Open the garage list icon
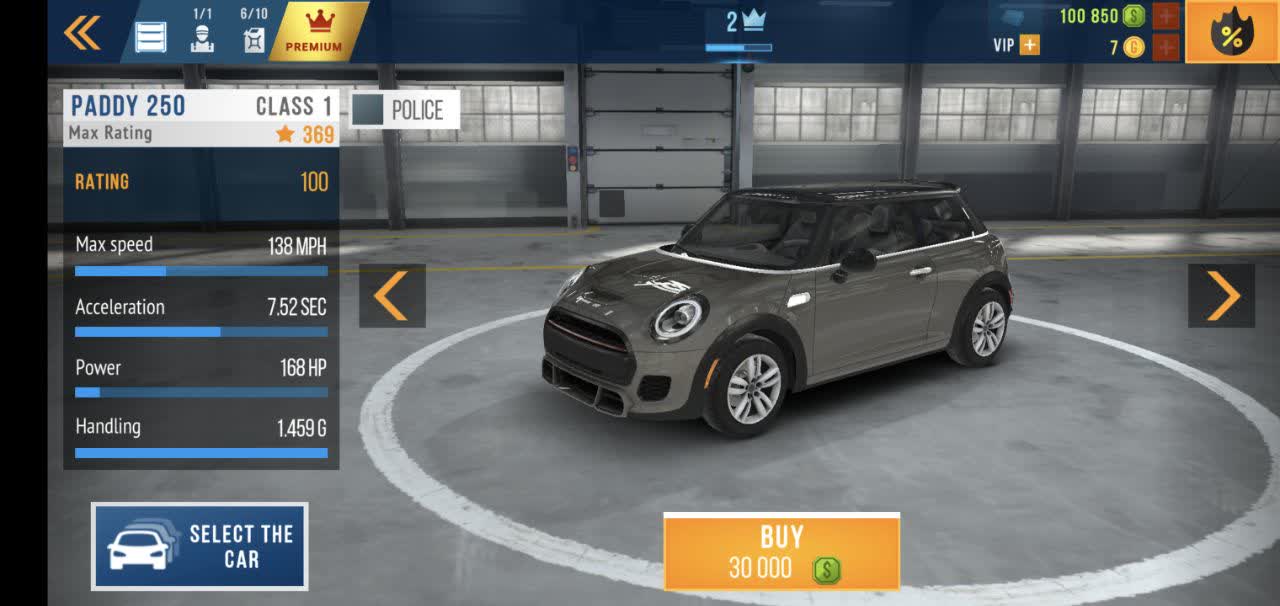1280x606 pixels. (x=151, y=36)
